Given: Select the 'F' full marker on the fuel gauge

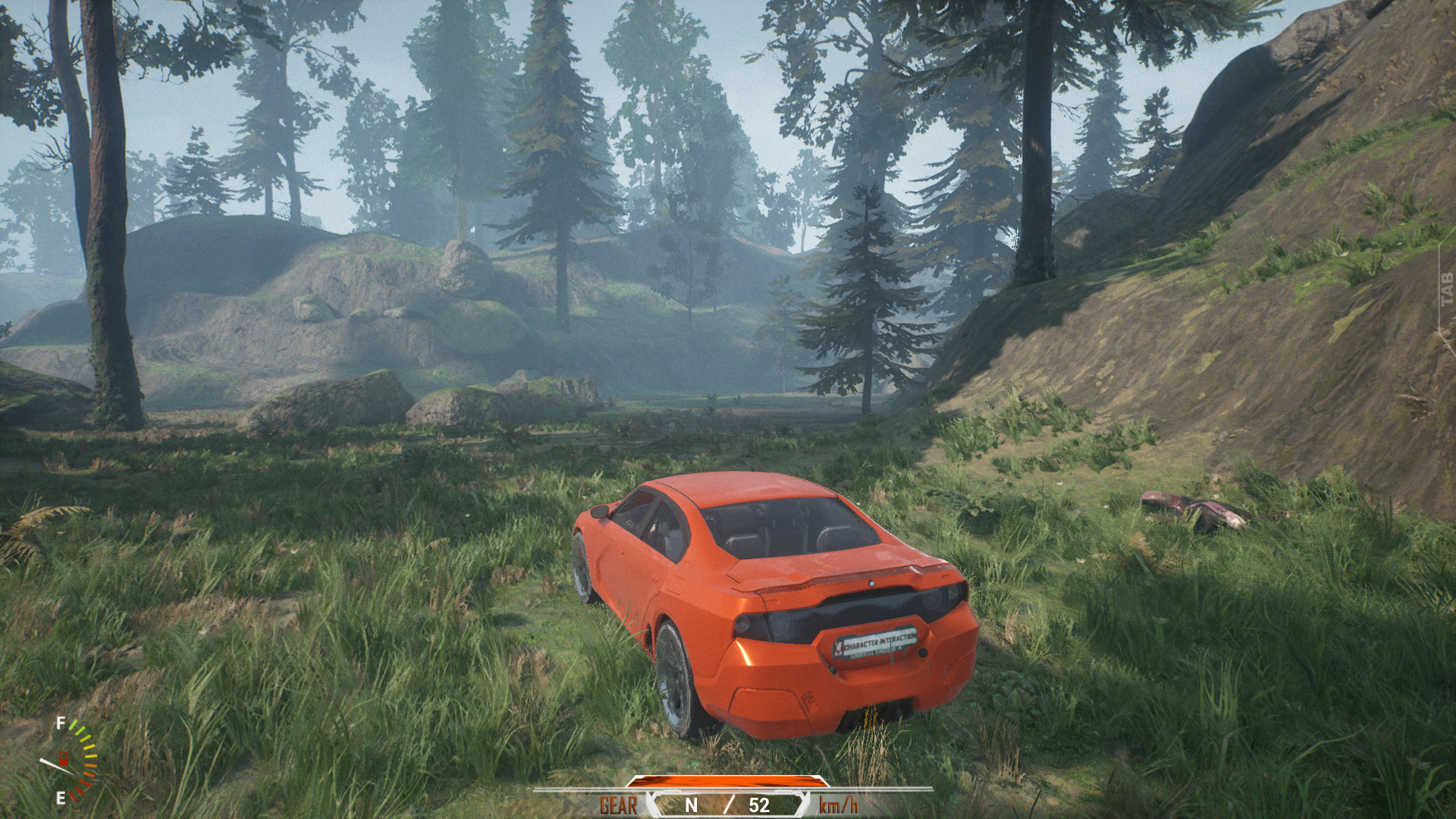Looking at the screenshot, I should click(59, 723).
